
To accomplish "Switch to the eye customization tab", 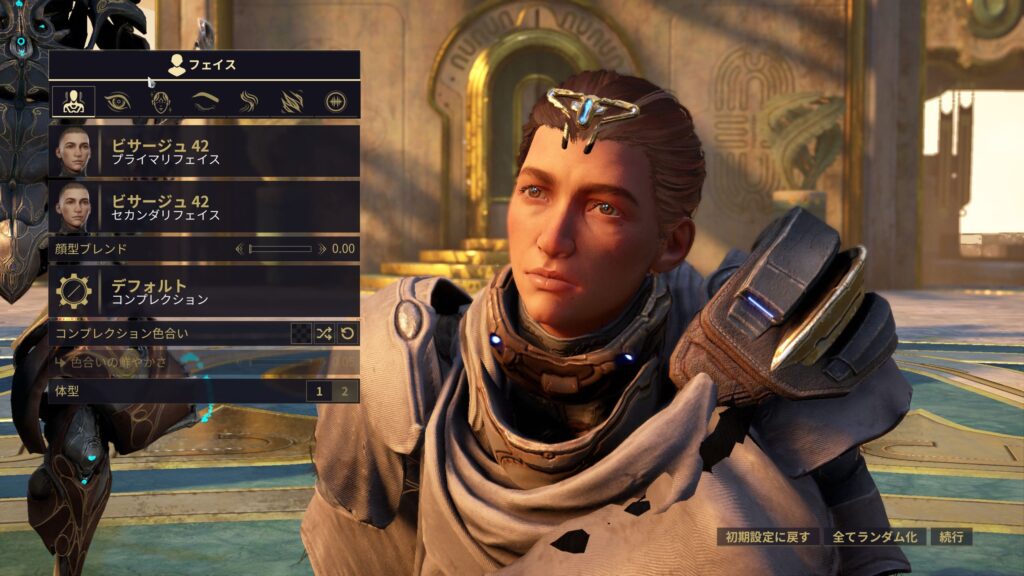I will click(x=117, y=101).
